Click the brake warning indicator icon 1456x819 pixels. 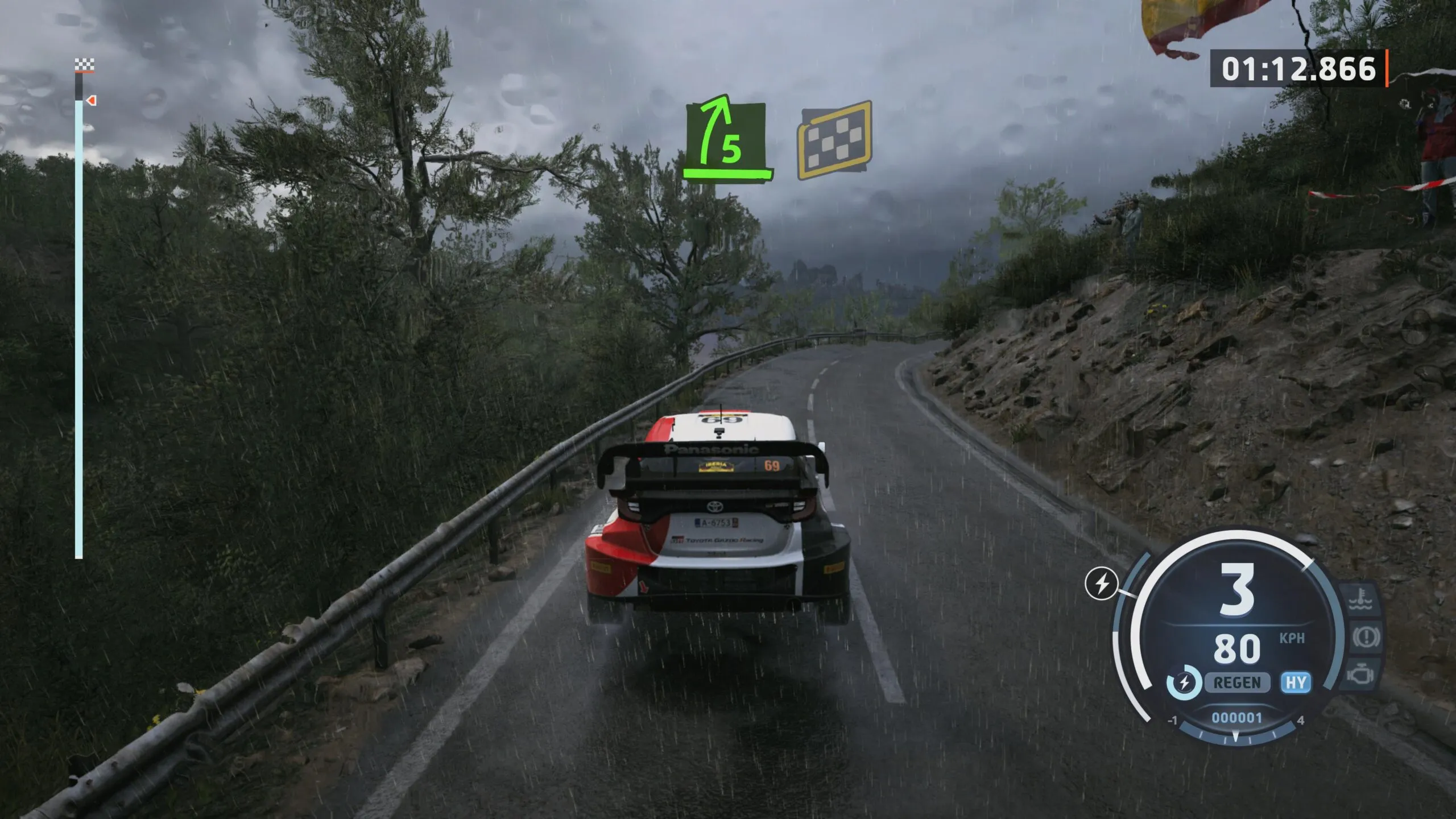(x=1364, y=637)
